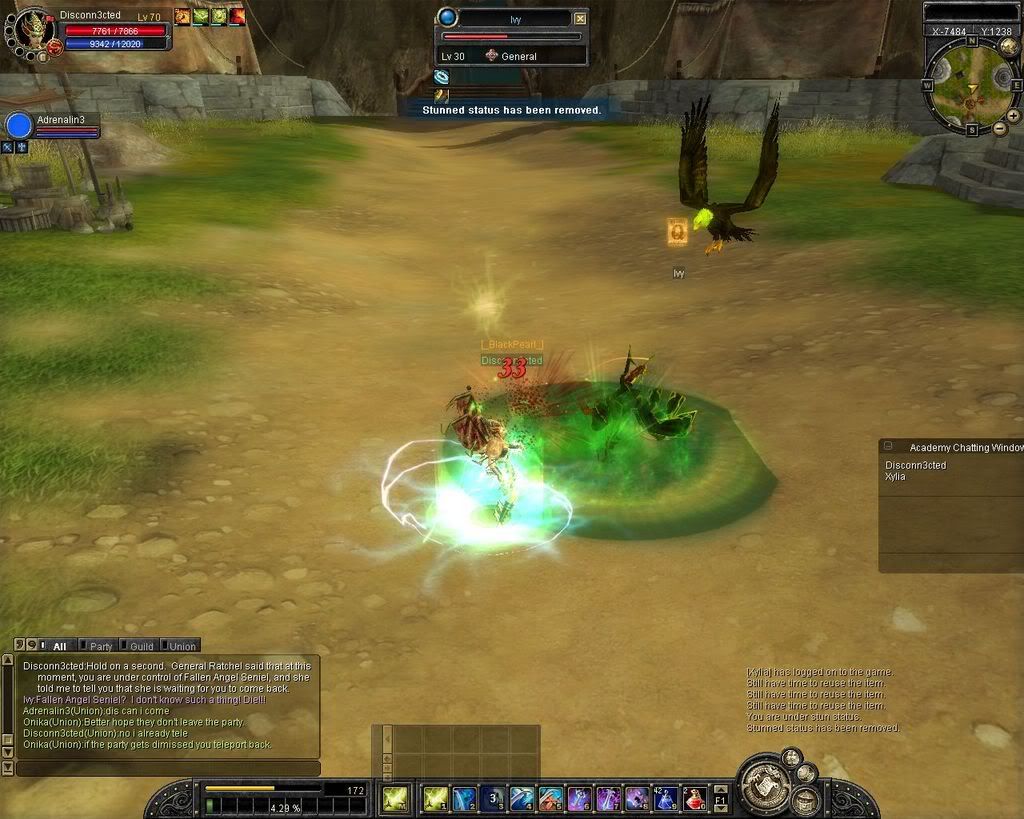Zoom in the minimap with plus button

(1013, 116)
